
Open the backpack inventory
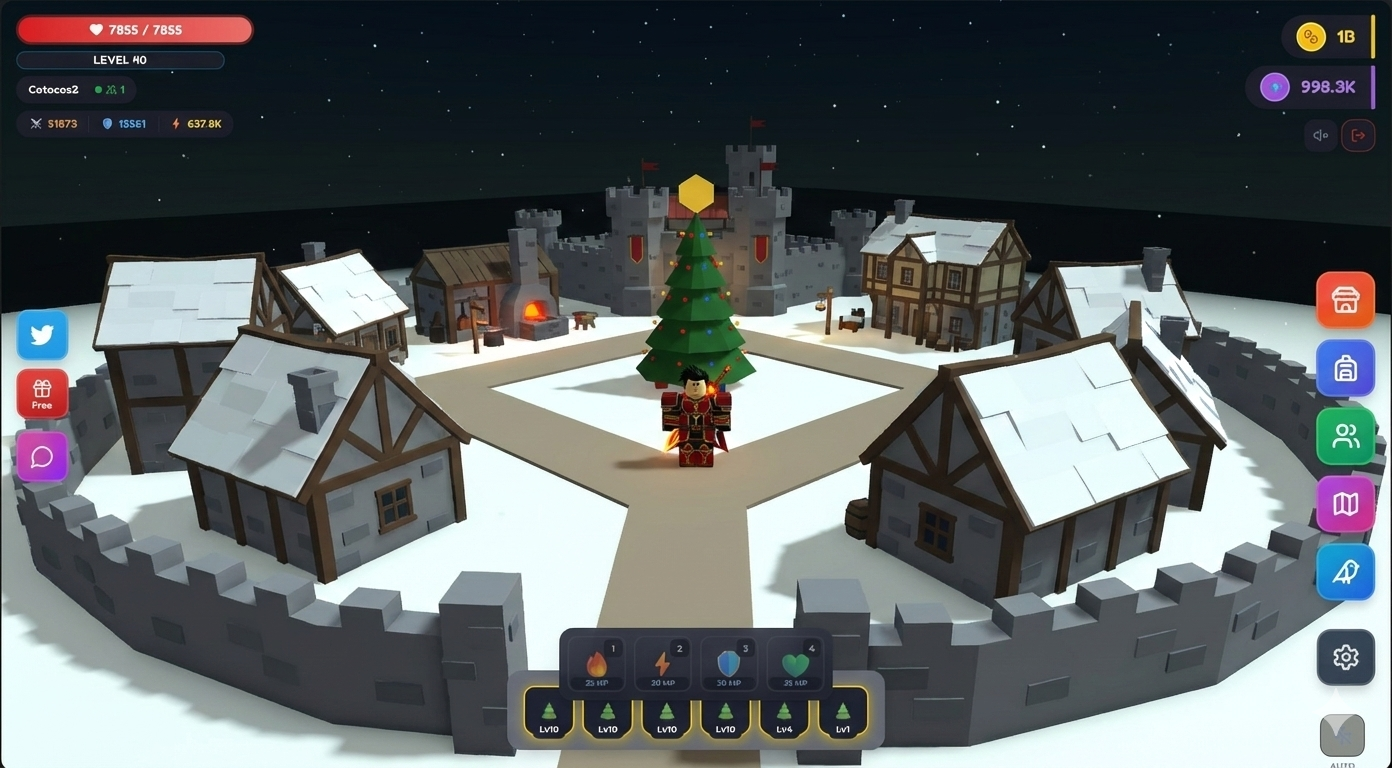(x=1345, y=368)
